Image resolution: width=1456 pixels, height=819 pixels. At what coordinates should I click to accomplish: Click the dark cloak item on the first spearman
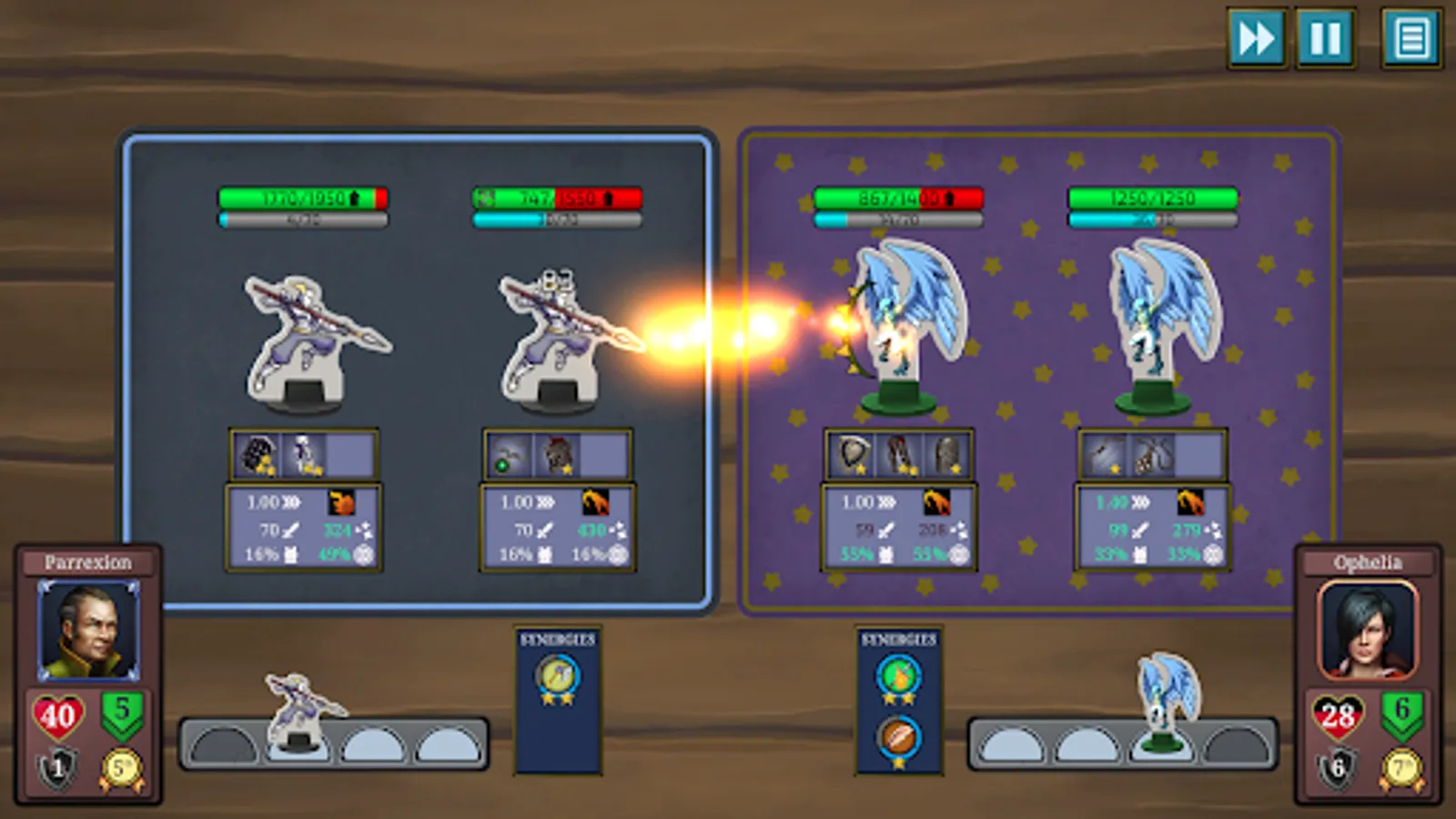262,455
